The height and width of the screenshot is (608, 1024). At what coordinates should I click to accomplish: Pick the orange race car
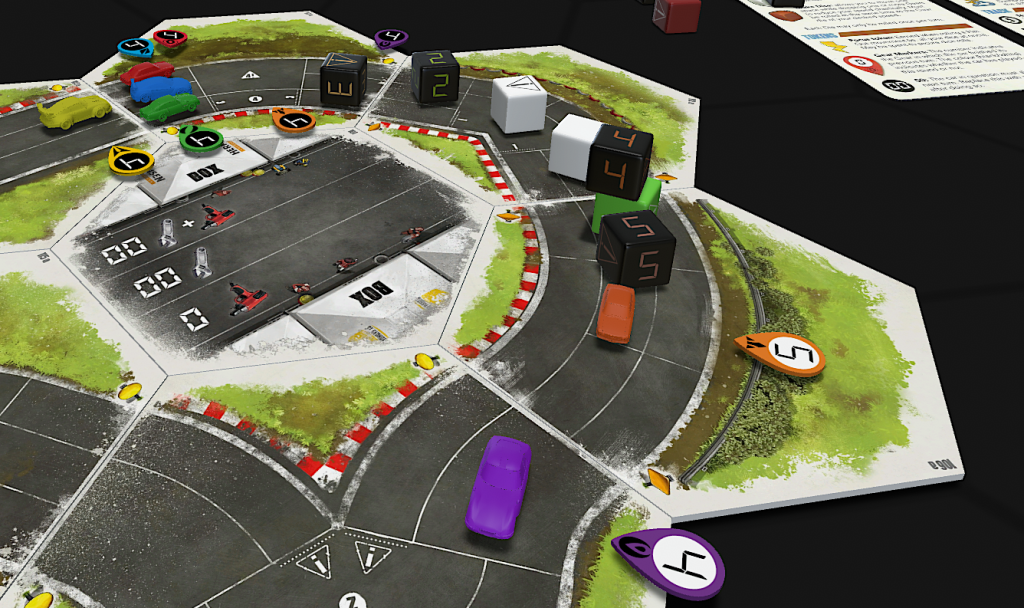(616, 313)
